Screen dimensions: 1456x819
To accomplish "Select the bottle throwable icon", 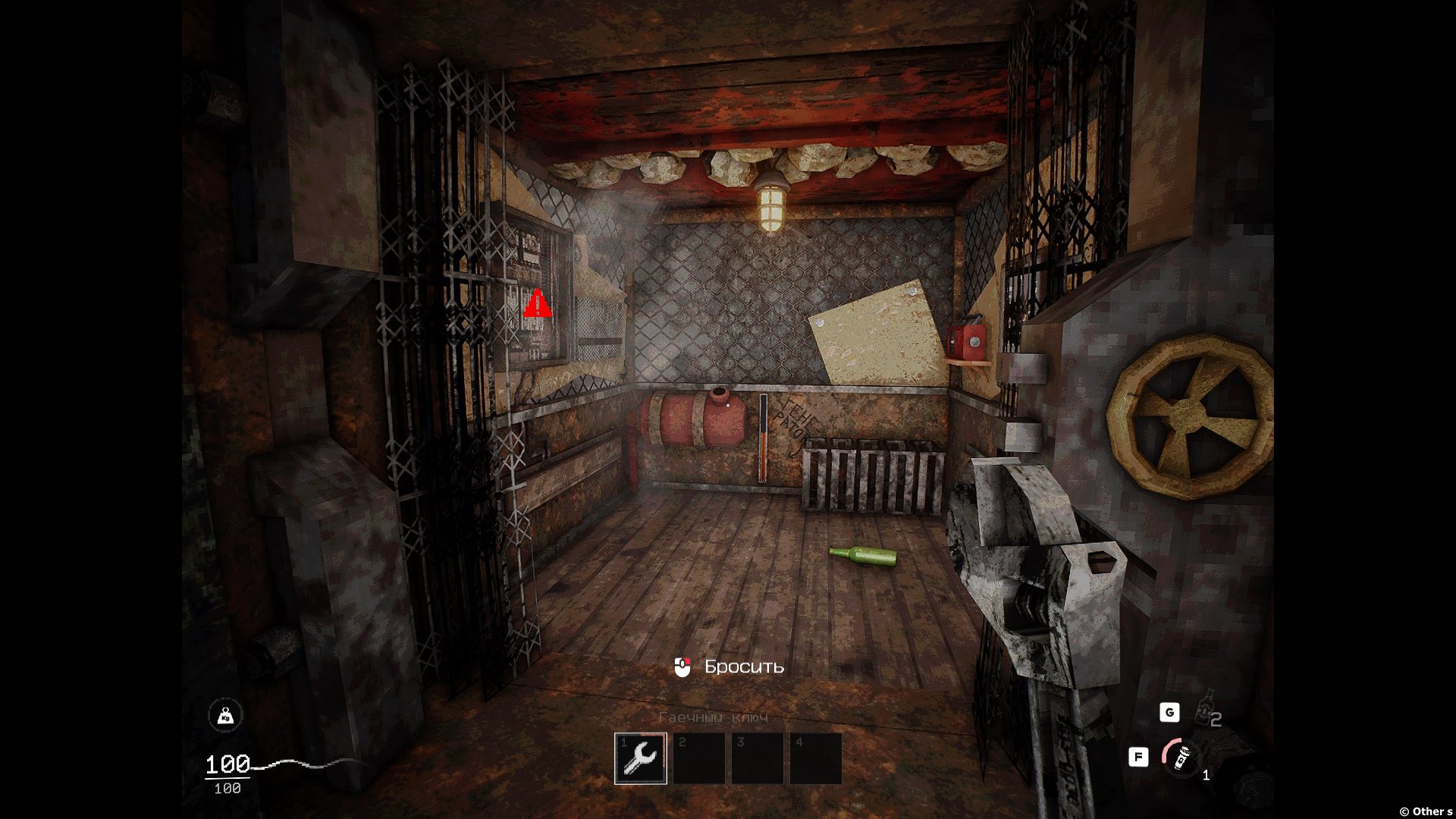I will click(x=1206, y=710).
